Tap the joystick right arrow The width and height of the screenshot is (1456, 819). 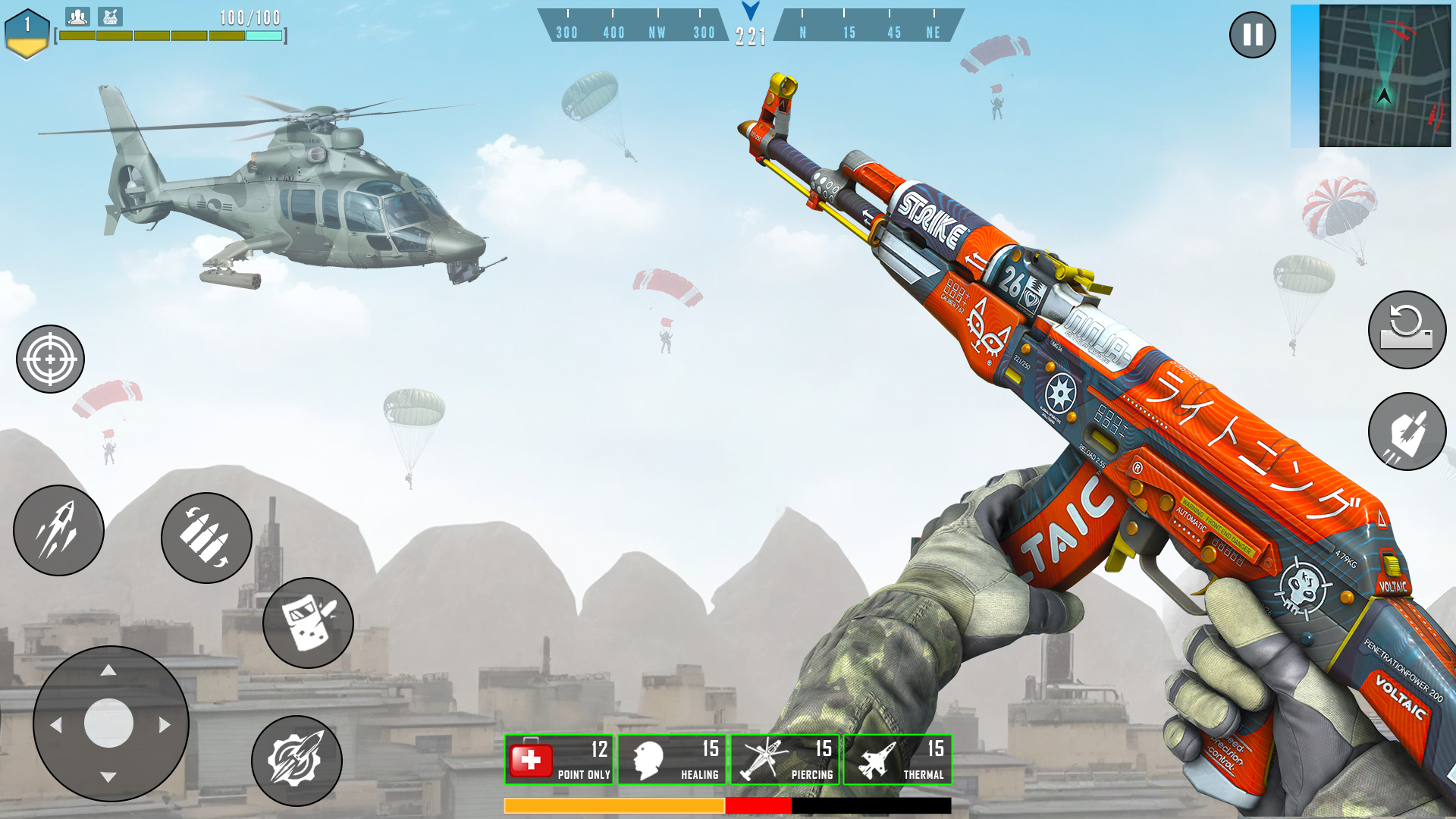165,725
